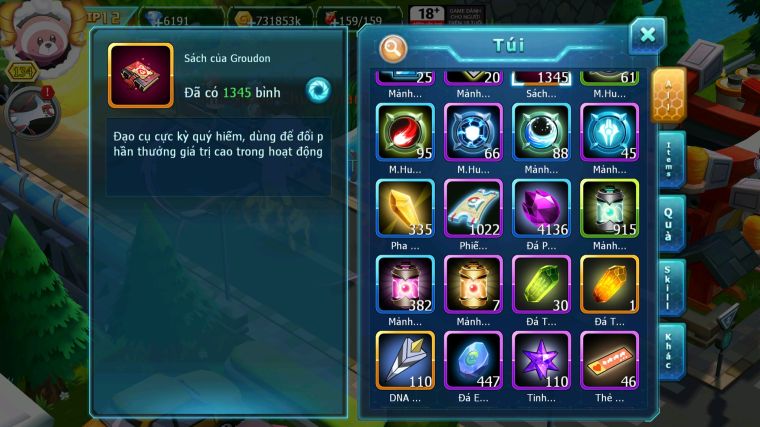Pick the purple star item with 110
The height and width of the screenshot is (427, 760).
tap(541, 359)
